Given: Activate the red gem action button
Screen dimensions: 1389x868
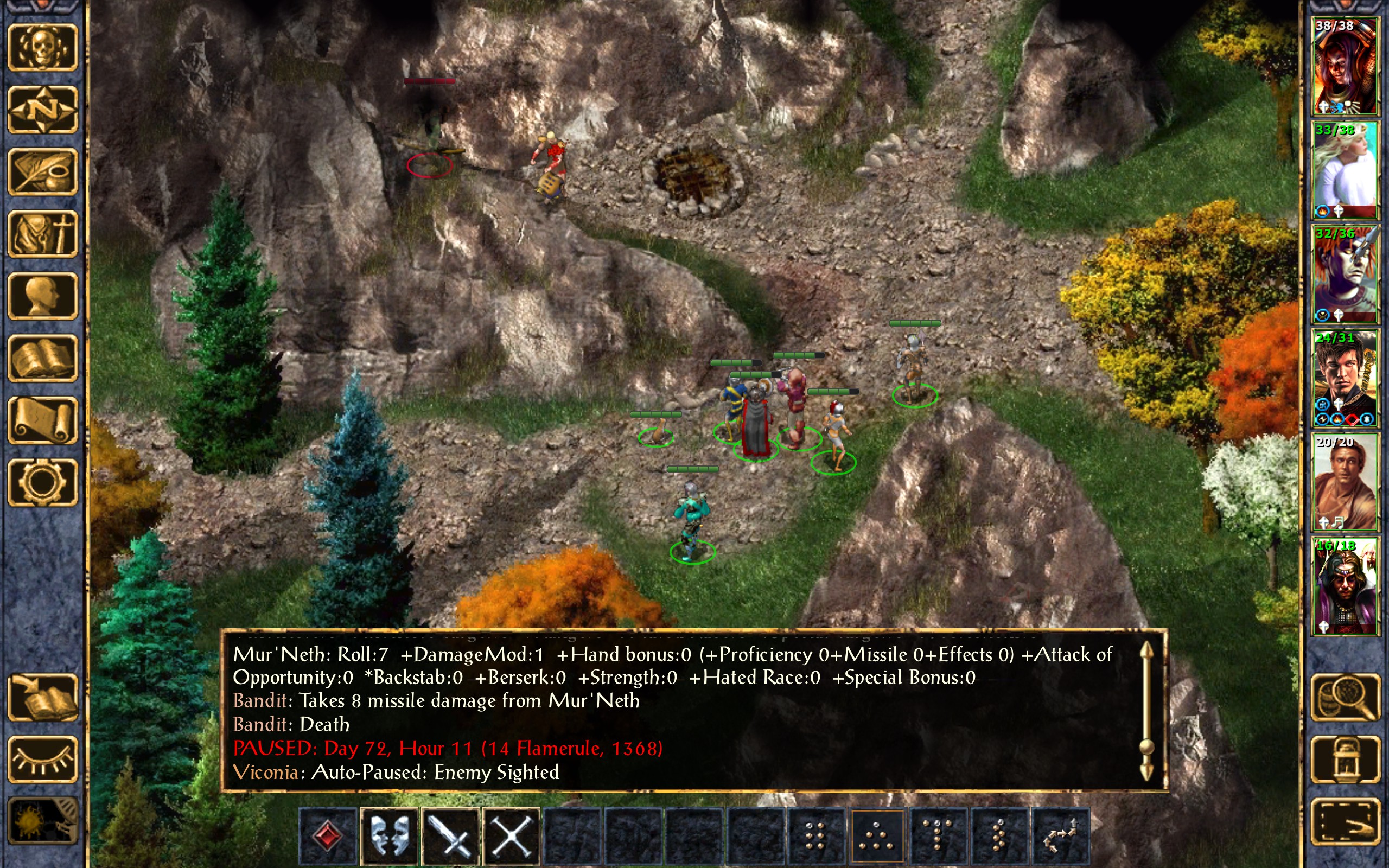Looking at the screenshot, I should [328, 836].
